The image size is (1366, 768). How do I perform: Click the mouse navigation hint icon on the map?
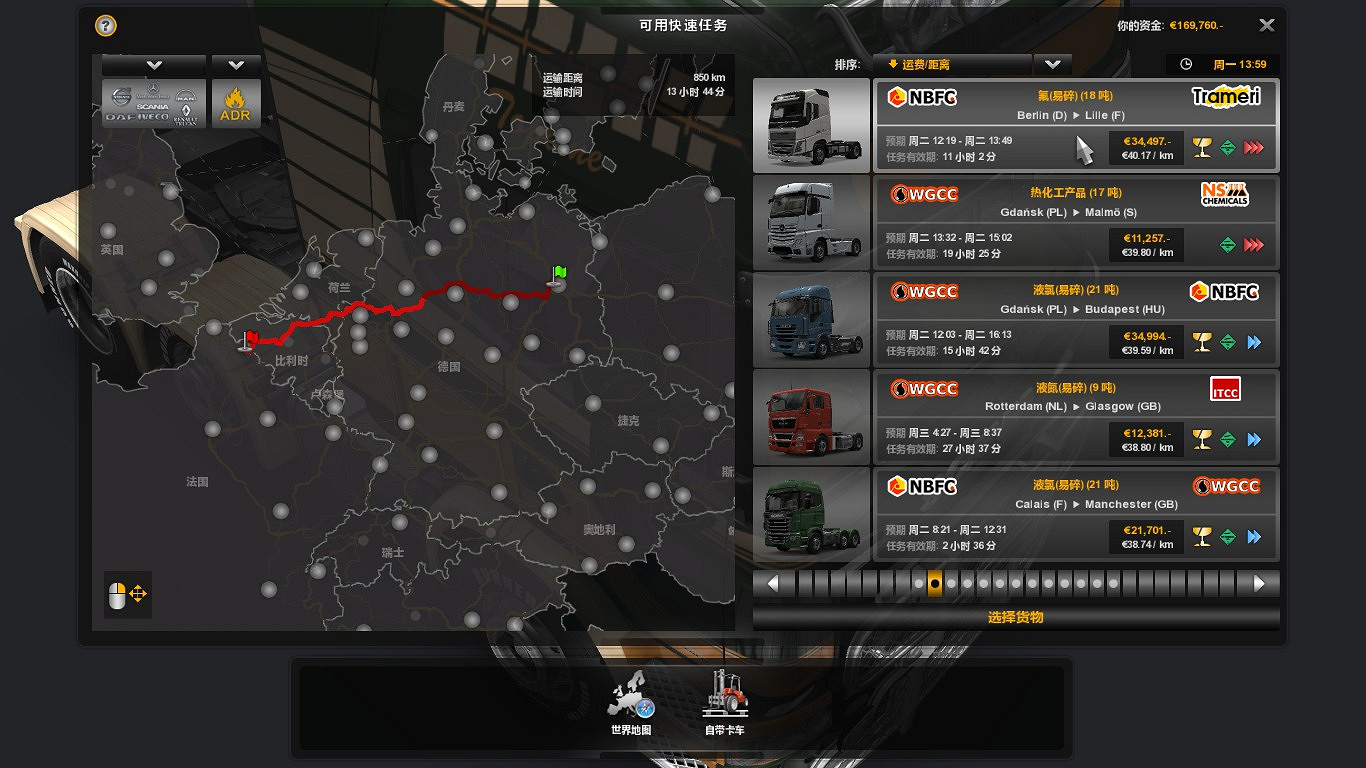(127, 595)
